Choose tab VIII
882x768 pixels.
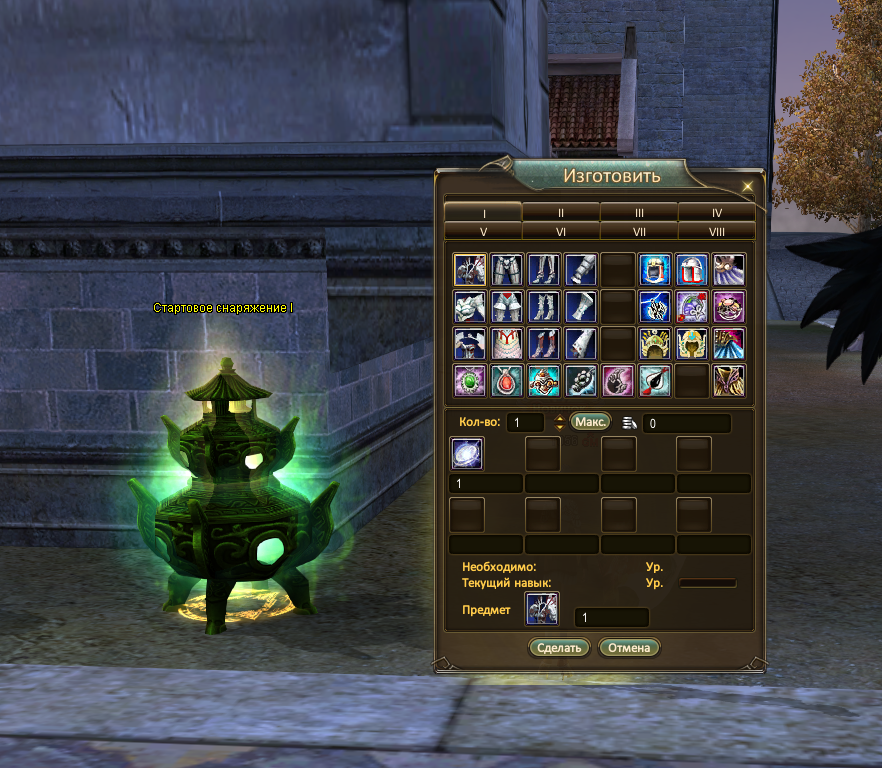click(x=716, y=230)
